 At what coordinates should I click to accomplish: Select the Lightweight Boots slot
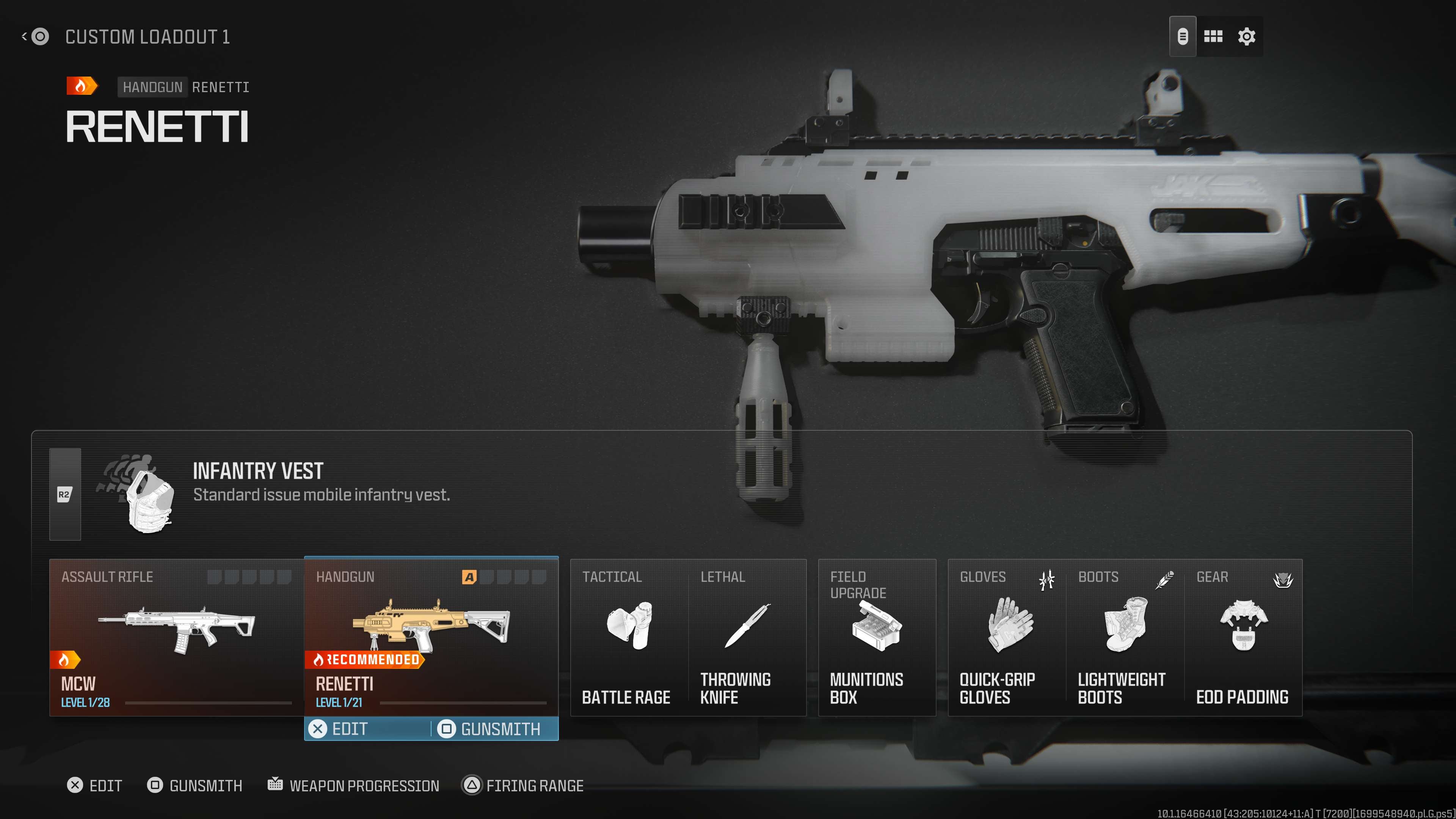click(x=1125, y=637)
